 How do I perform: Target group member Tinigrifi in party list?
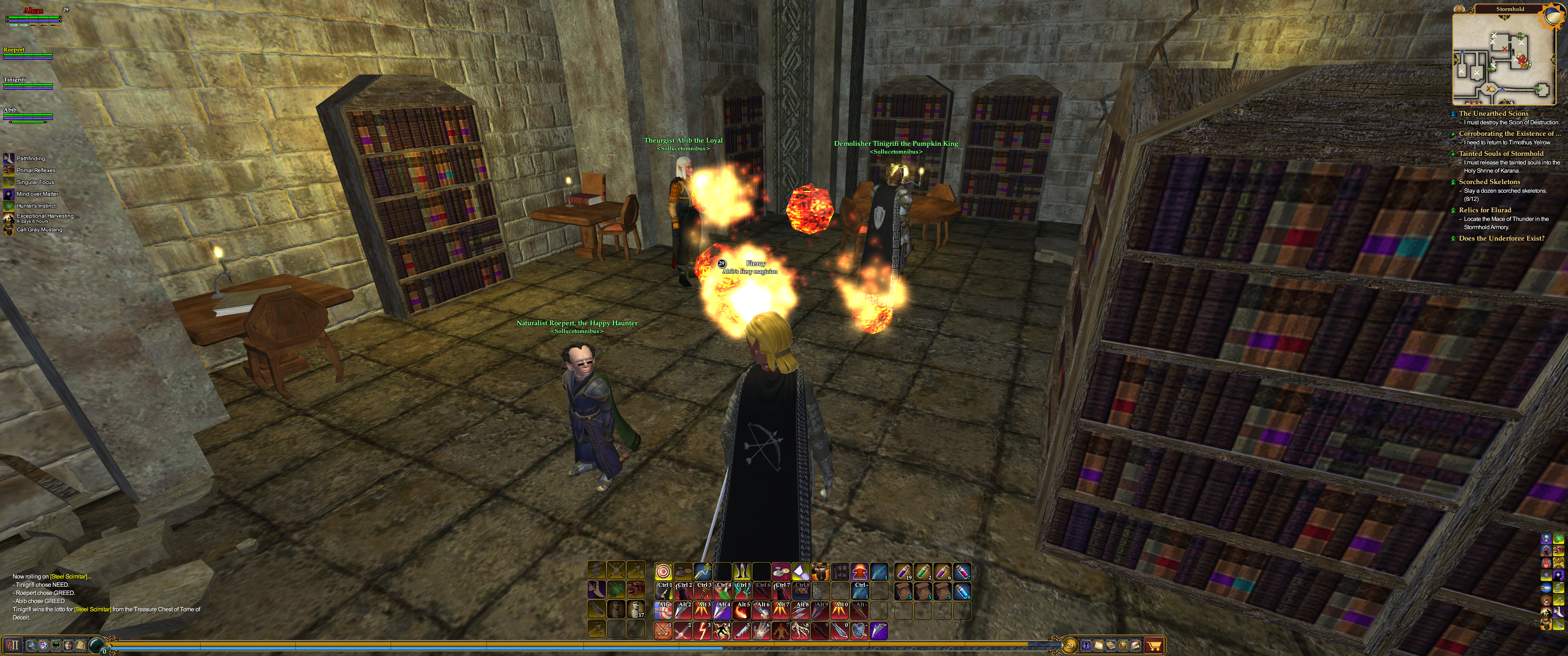coord(15,80)
